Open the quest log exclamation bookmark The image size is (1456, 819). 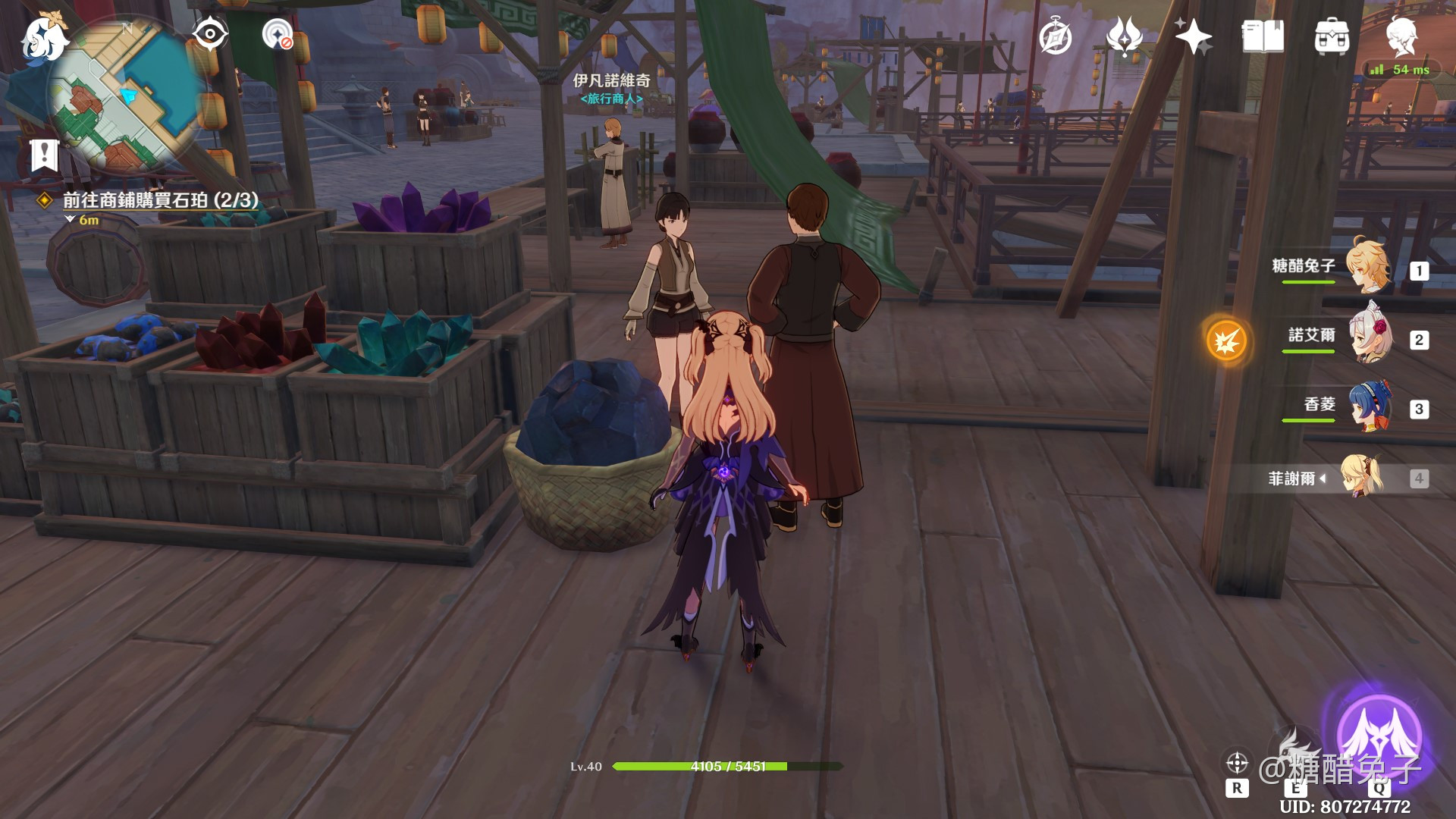[45, 155]
